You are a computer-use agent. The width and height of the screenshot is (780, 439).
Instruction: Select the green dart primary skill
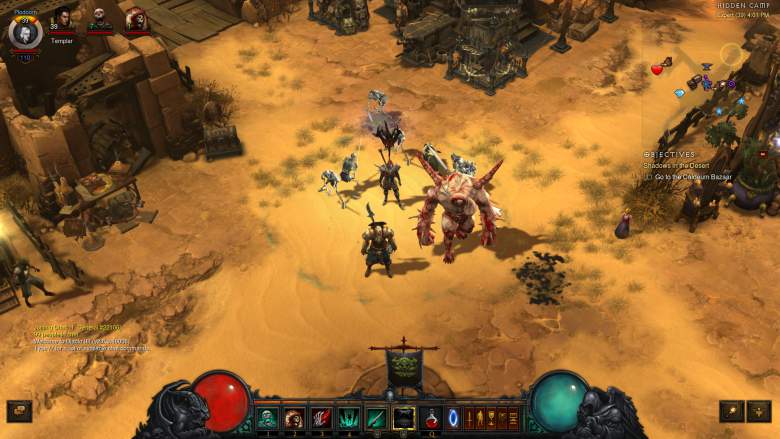pyautogui.click(x=376, y=418)
